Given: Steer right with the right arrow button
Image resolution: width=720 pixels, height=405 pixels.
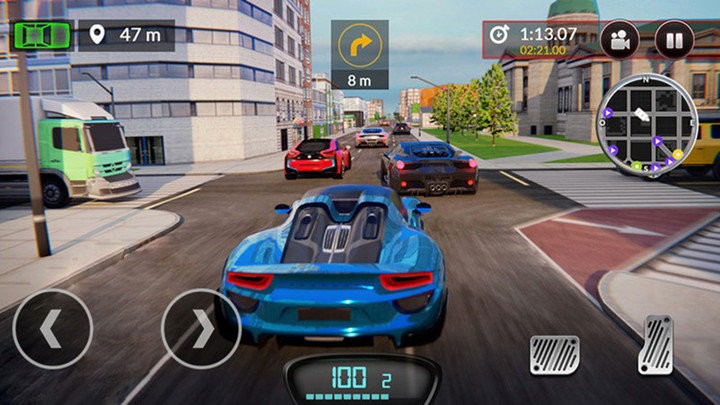Looking at the screenshot, I should (200, 329).
